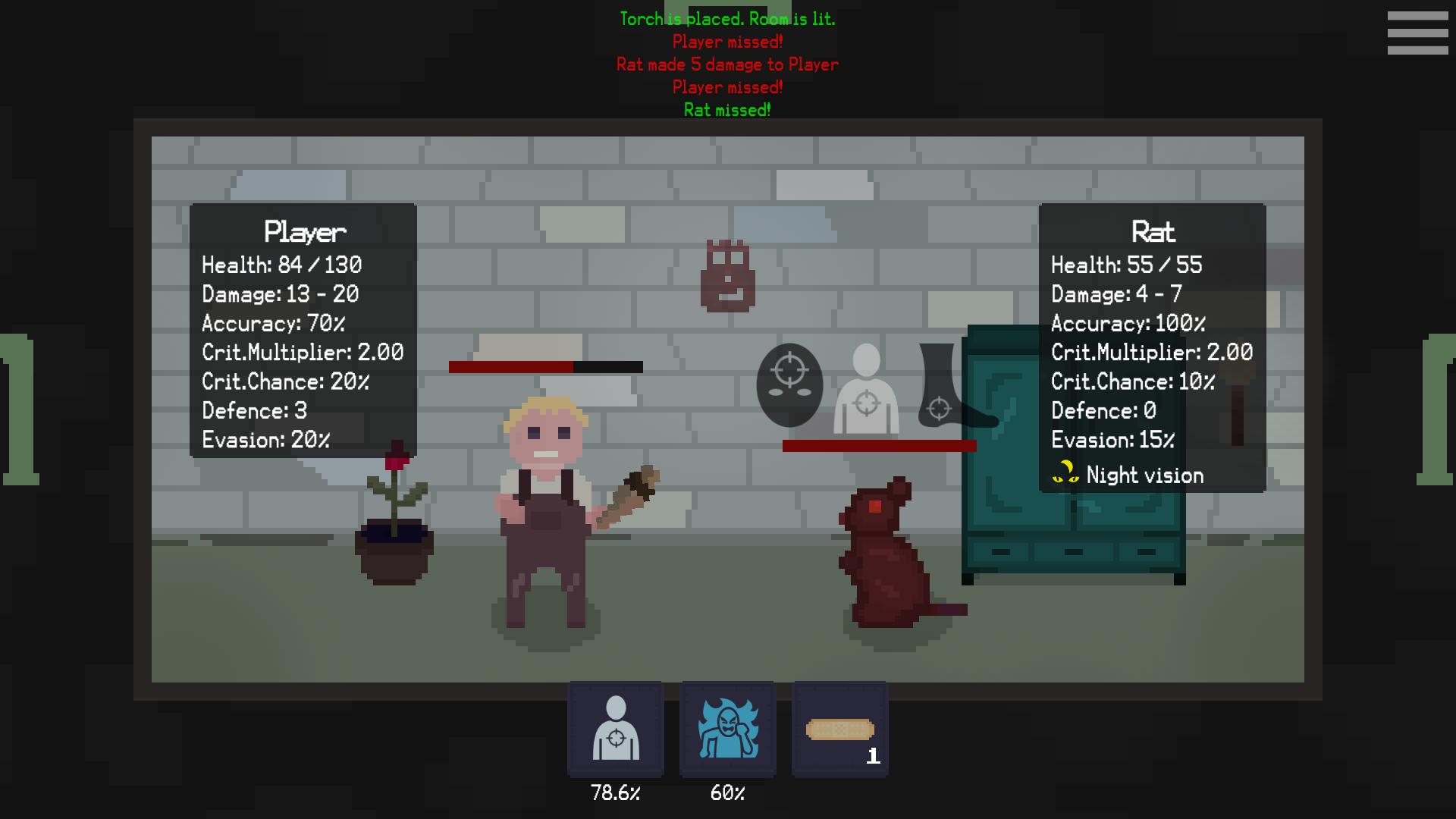Click the 78.6% hit chance label
Viewport: 1456px width, 819px height.
click(616, 793)
